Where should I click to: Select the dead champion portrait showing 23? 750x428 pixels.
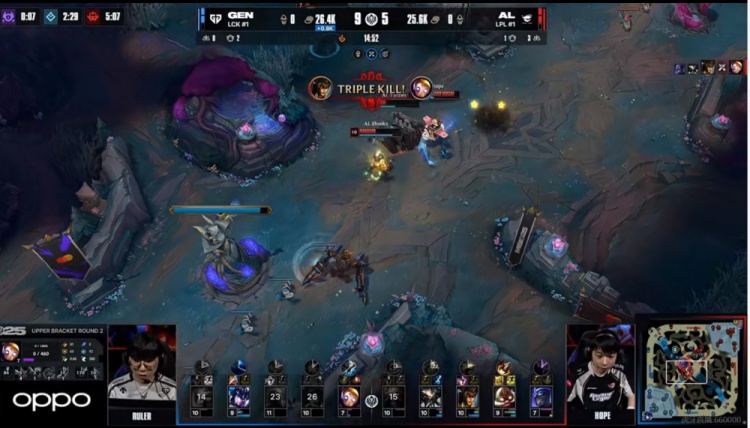click(276, 394)
